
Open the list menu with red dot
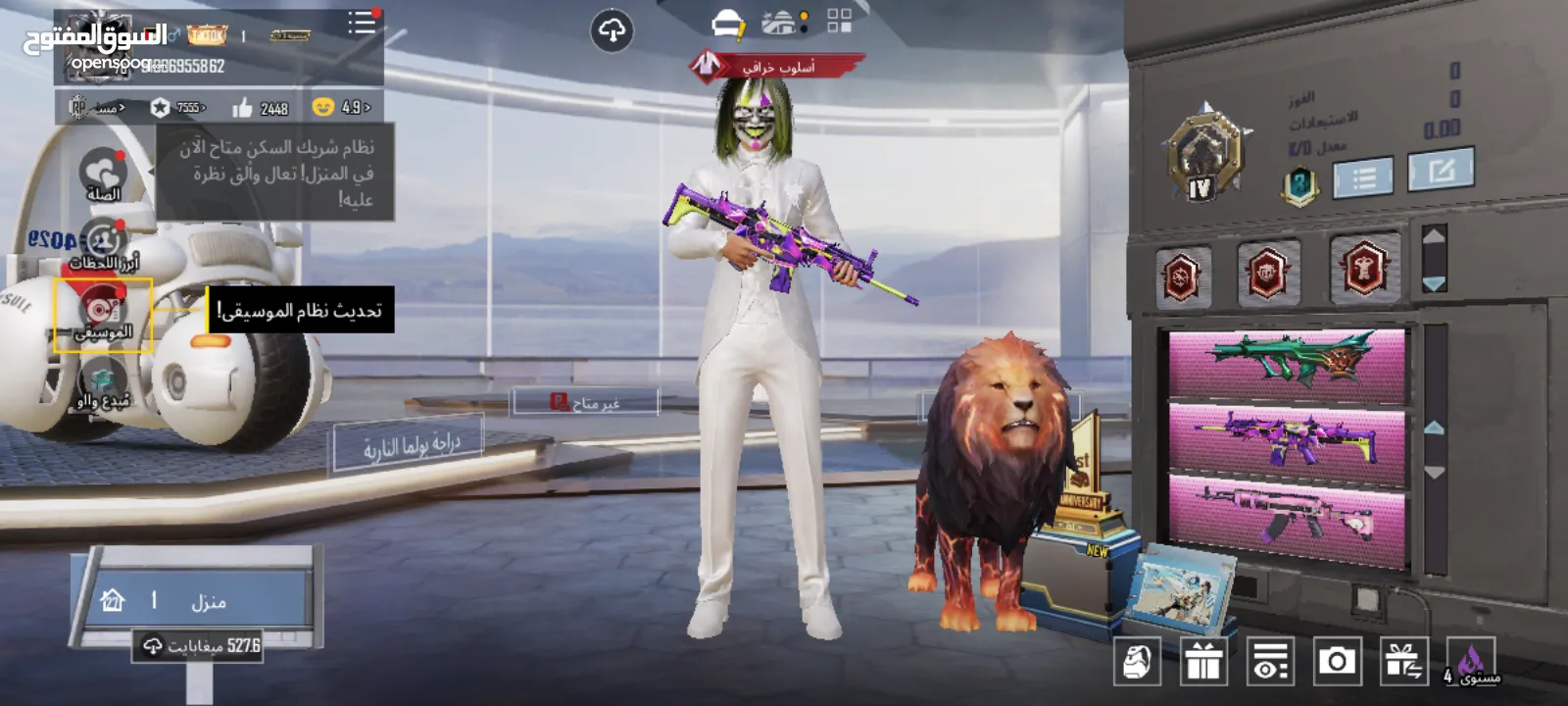pos(362,24)
